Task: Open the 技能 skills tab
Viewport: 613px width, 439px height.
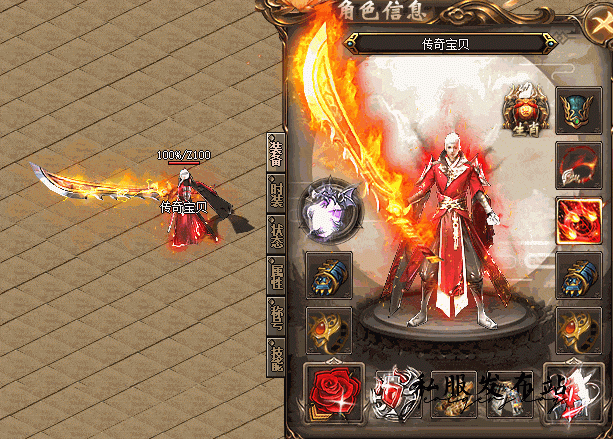Action: click(x=276, y=357)
